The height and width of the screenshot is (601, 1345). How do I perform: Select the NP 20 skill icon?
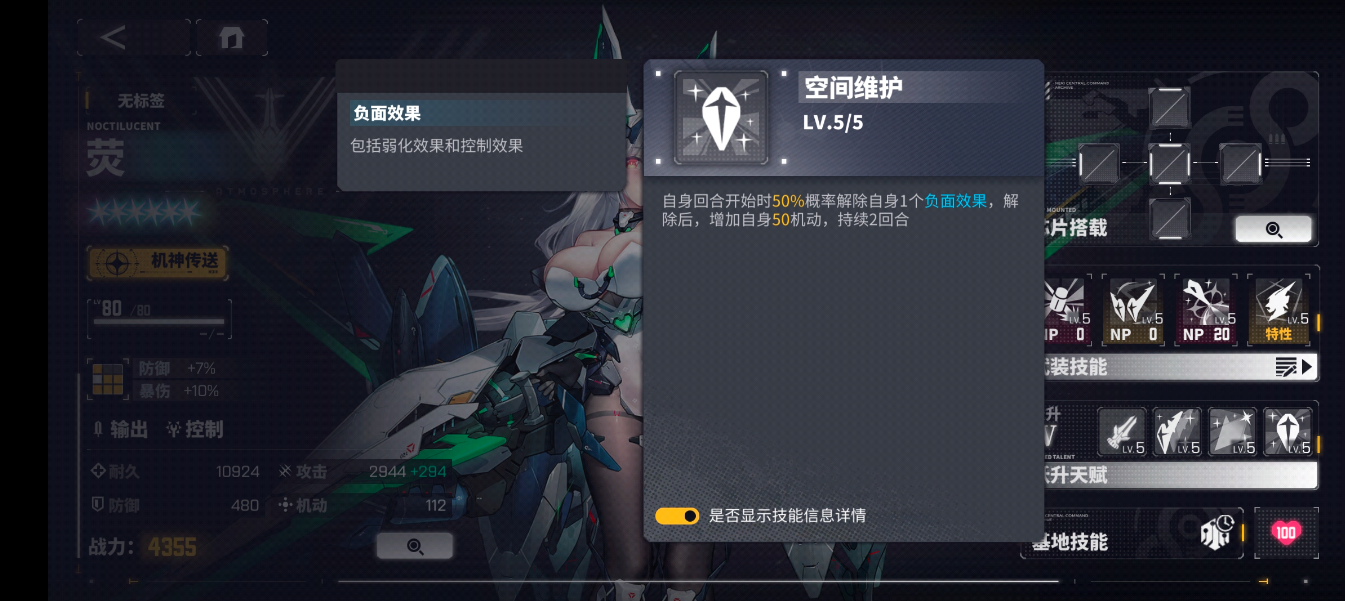pyautogui.click(x=1206, y=309)
